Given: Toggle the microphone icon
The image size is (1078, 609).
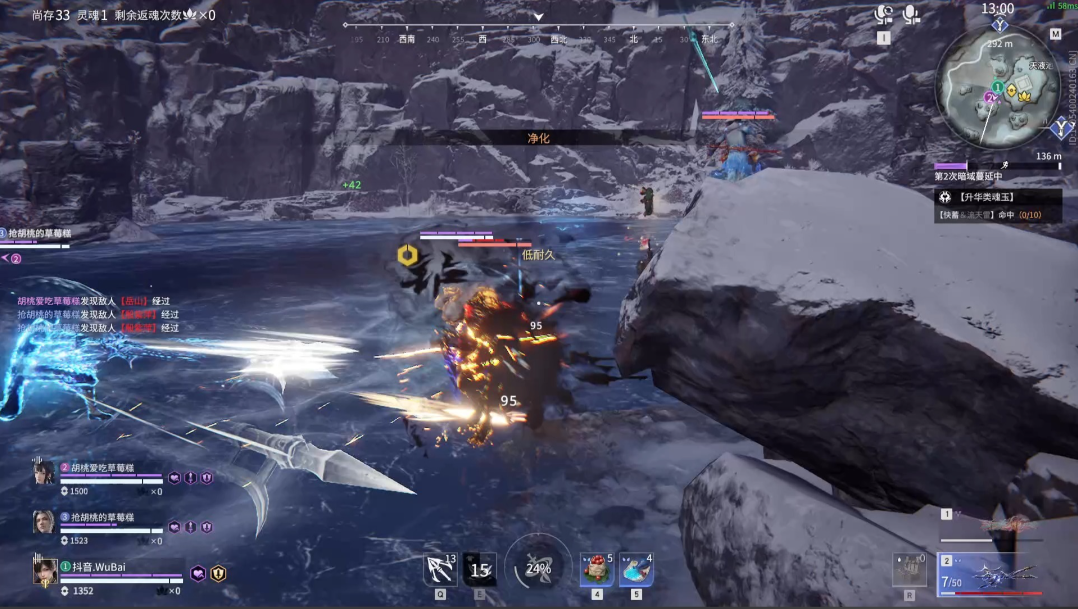Looking at the screenshot, I should point(911,14).
